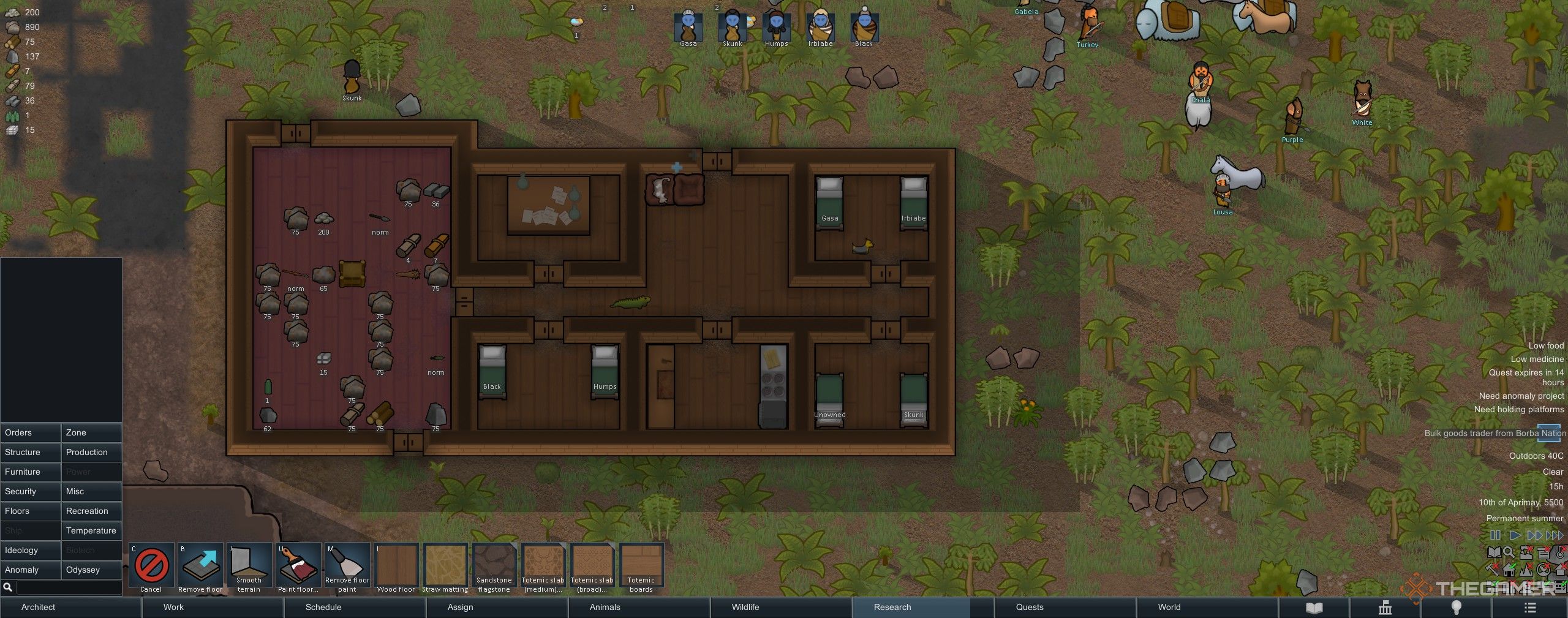Screen dimensions: 1568x618
Task: Show the World map tab
Action: pos(1169,607)
